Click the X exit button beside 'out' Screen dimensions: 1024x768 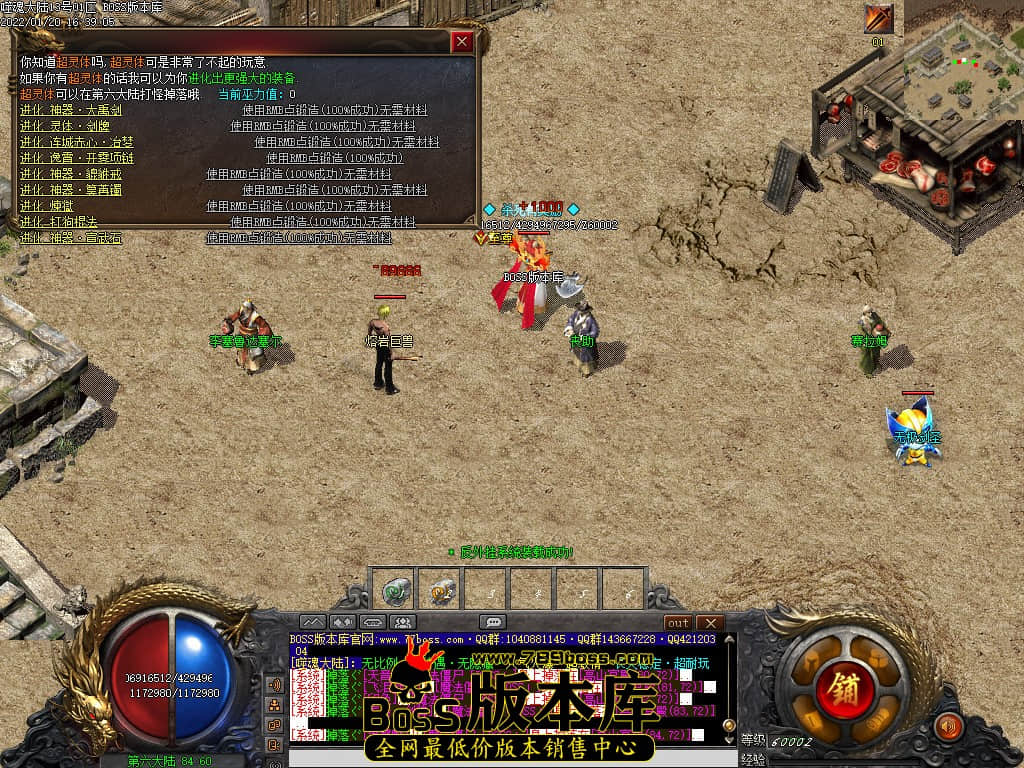[x=709, y=622]
